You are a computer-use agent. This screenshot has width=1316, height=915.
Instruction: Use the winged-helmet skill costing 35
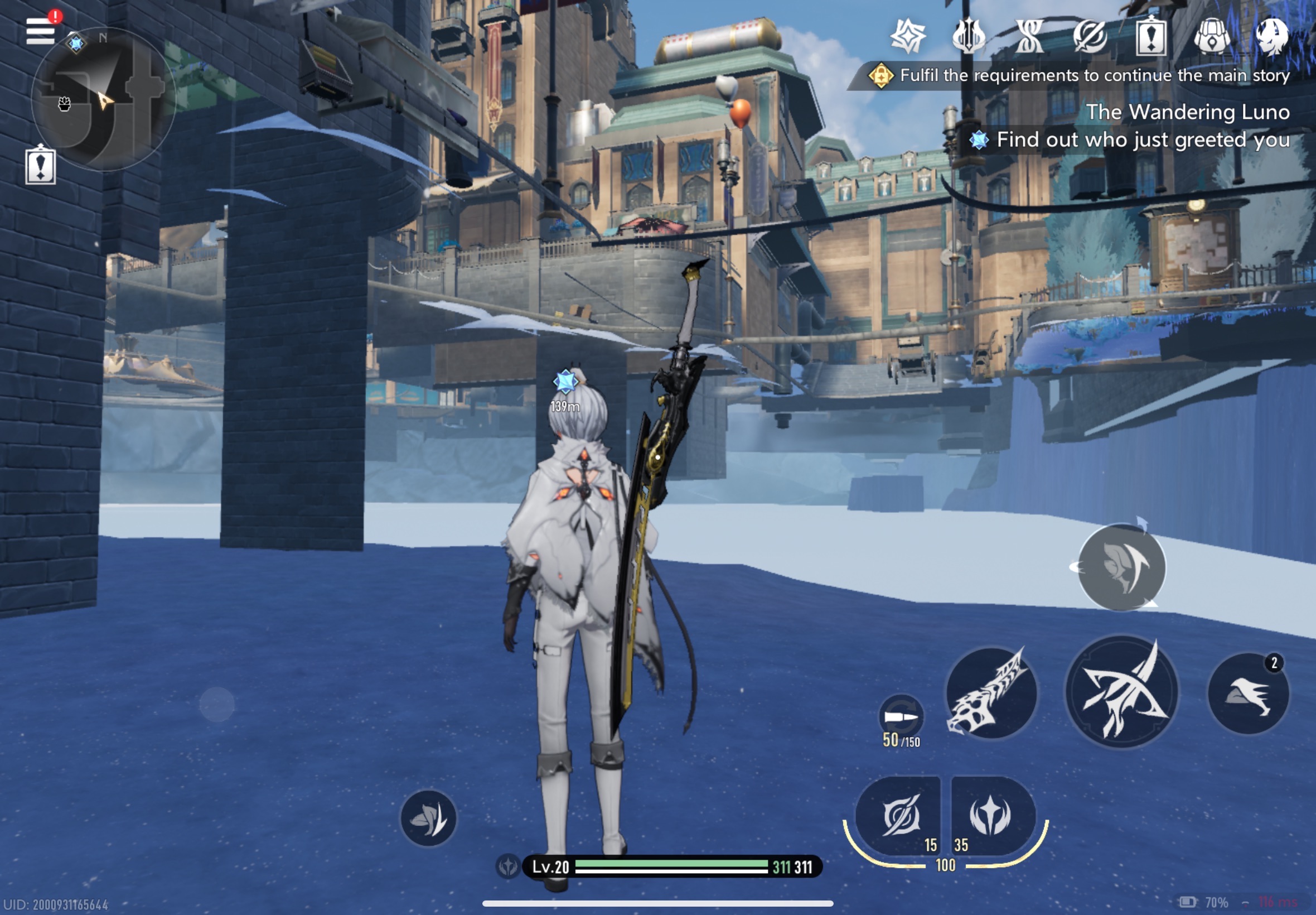tap(991, 815)
